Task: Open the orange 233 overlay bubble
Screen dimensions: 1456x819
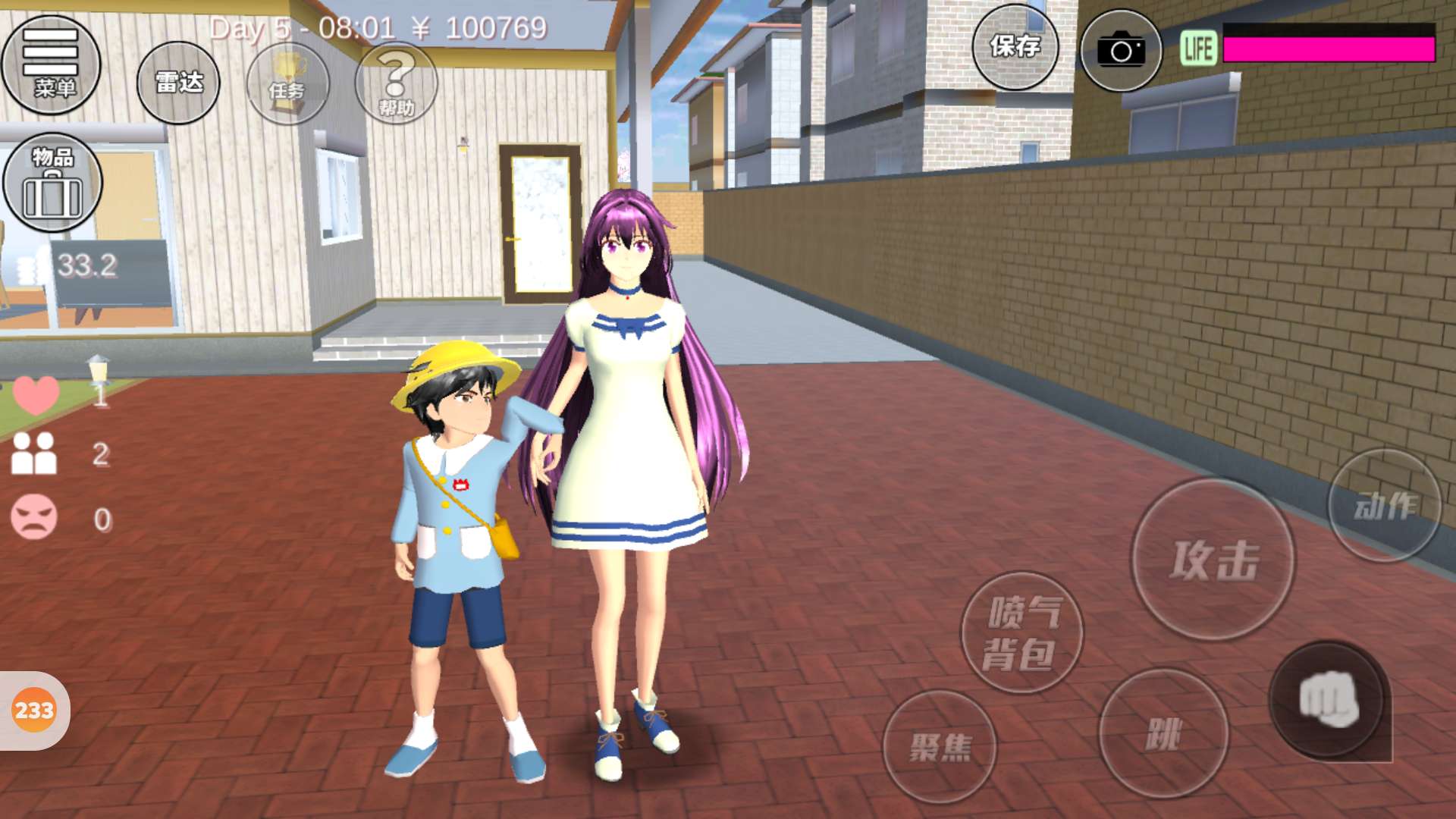Action: tap(34, 711)
